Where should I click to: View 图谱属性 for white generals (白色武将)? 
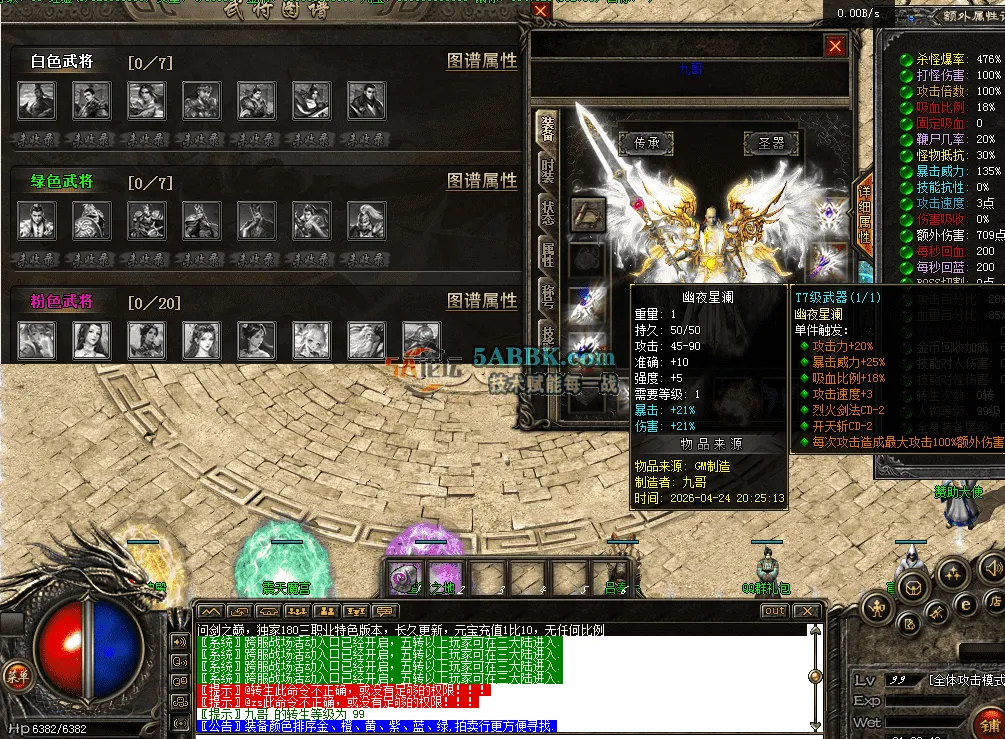tap(481, 62)
